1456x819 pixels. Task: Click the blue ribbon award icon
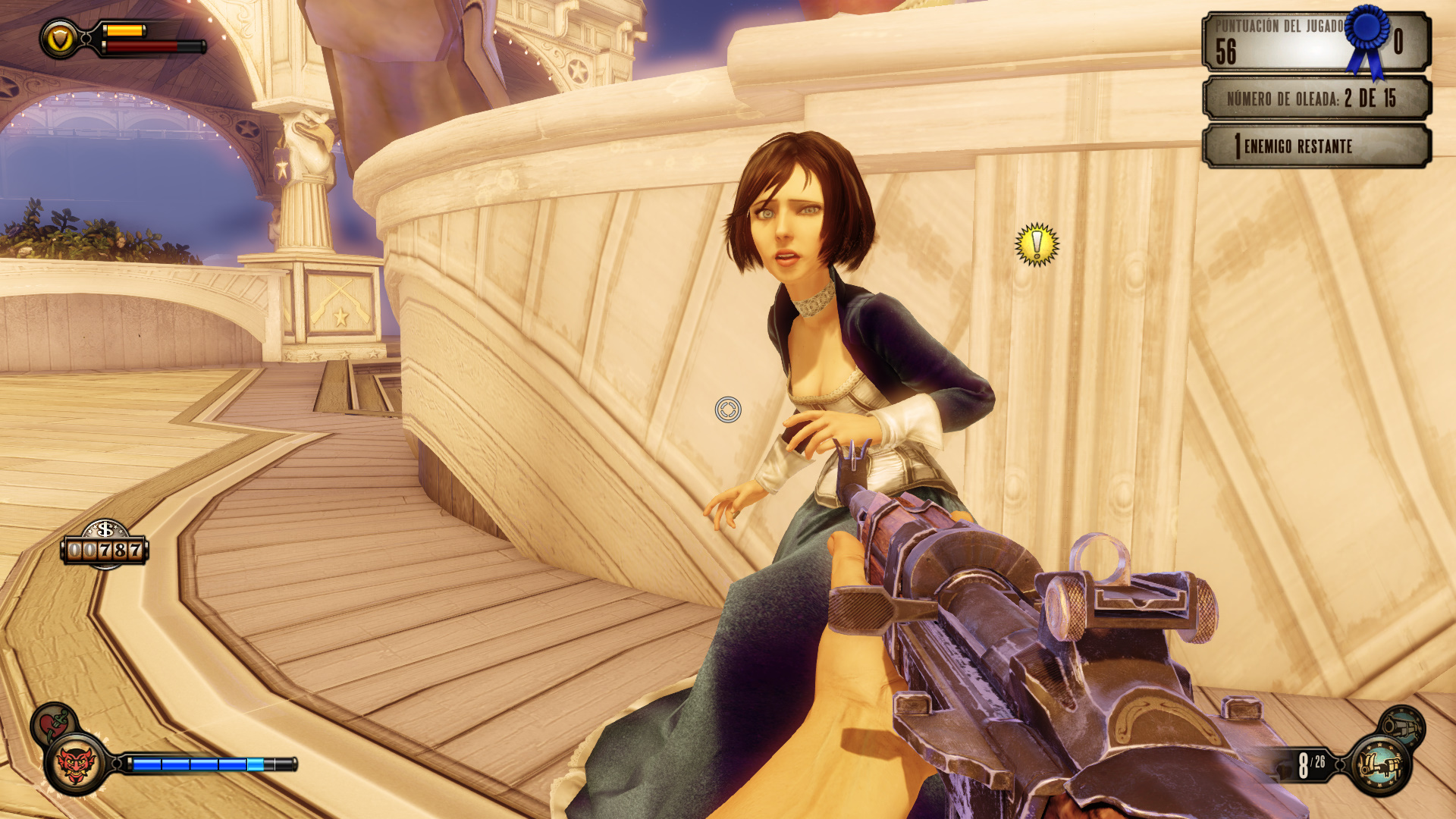coord(1369,39)
